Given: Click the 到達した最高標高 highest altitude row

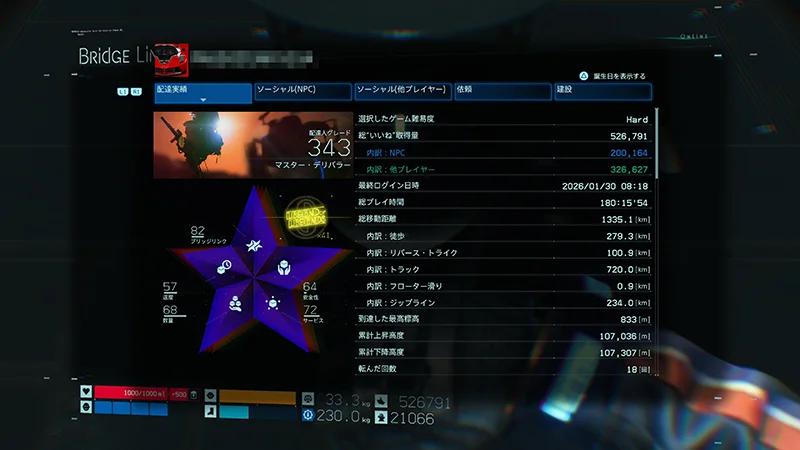Looking at the screenshot, I should click(x=503, y=319).
